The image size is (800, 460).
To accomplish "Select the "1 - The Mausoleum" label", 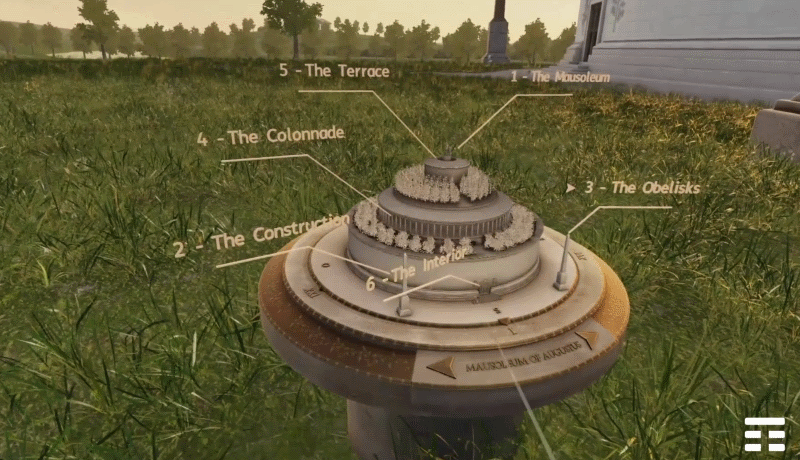I will 560,77.
